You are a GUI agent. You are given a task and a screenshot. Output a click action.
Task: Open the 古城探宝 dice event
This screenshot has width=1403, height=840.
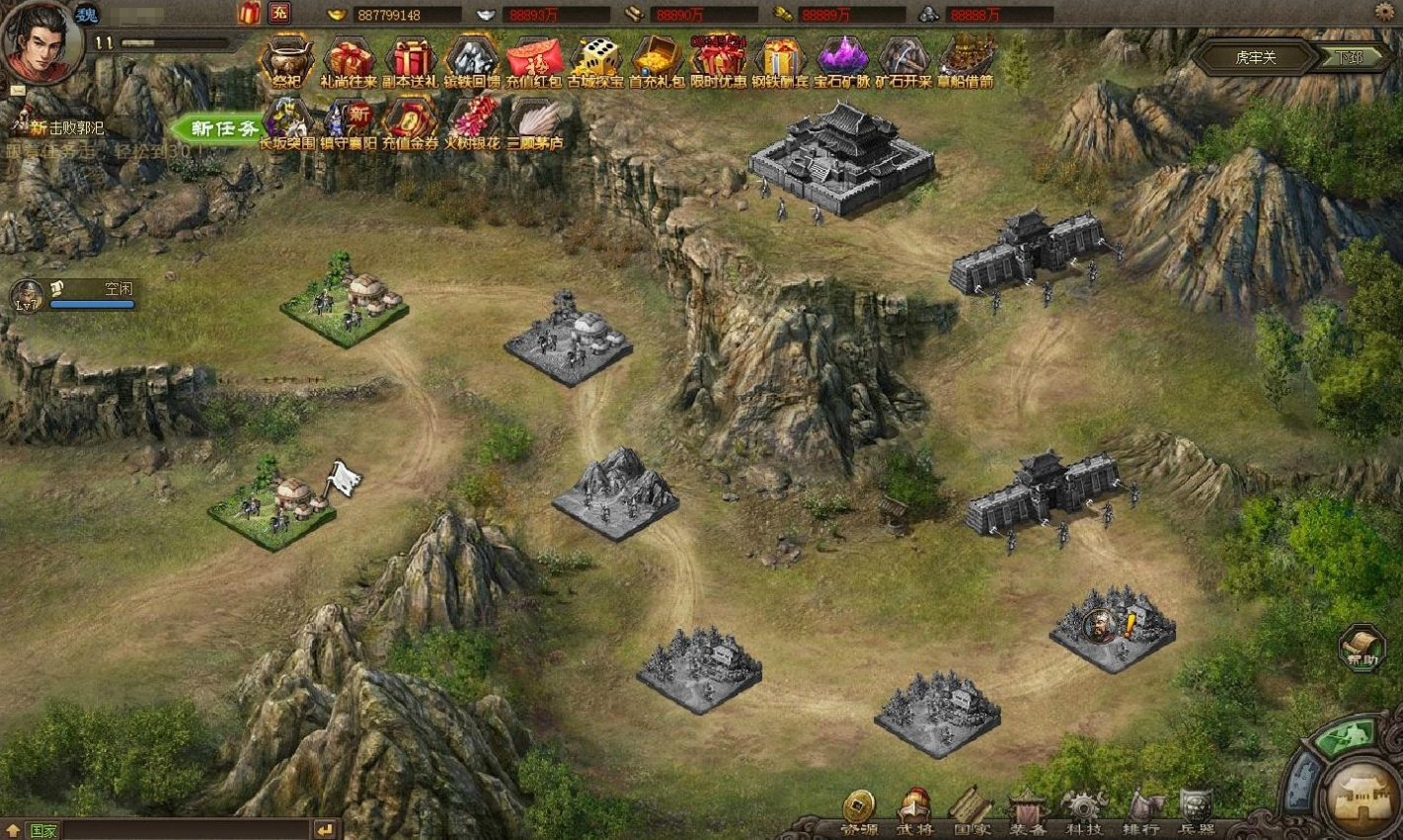tap(595, 60)
